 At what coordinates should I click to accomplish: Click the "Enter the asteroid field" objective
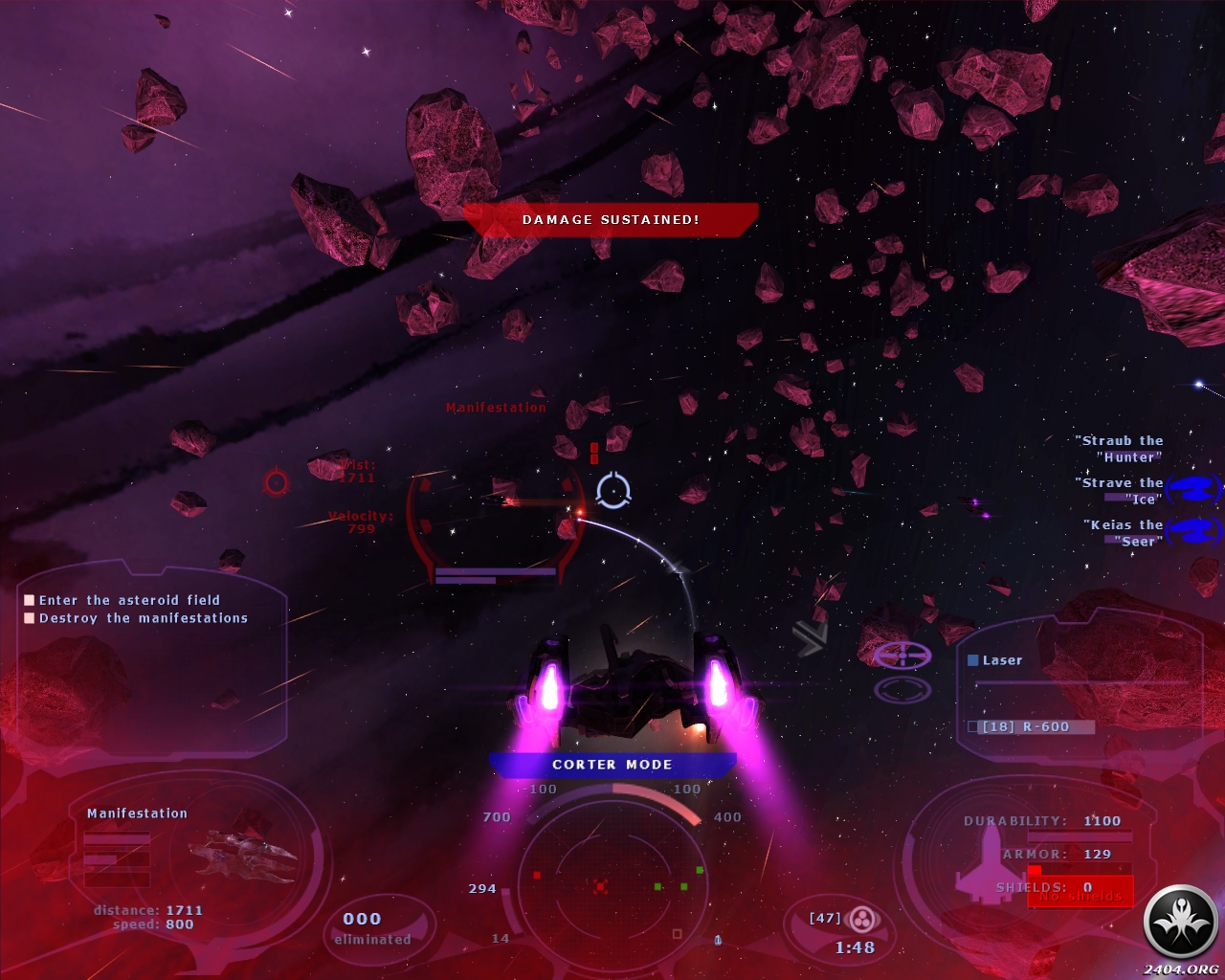tap(129, 600)
